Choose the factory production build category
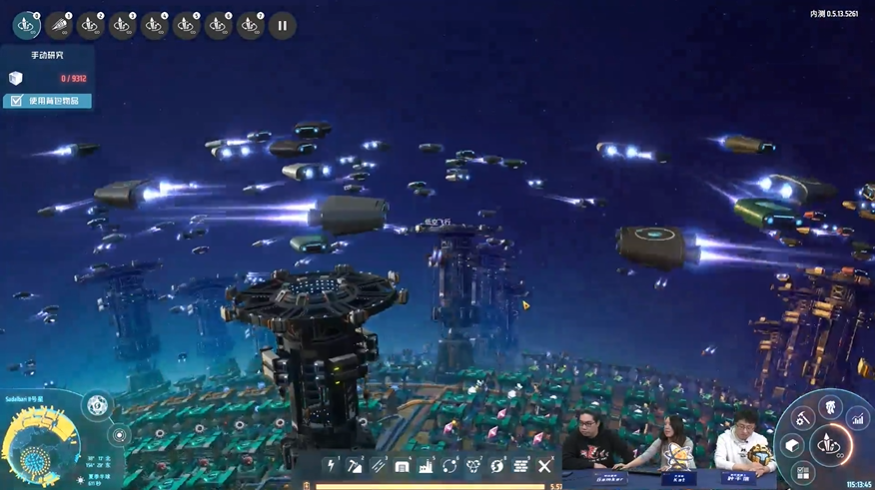Screen dimensions: 875x490 (x=426, y=466)
